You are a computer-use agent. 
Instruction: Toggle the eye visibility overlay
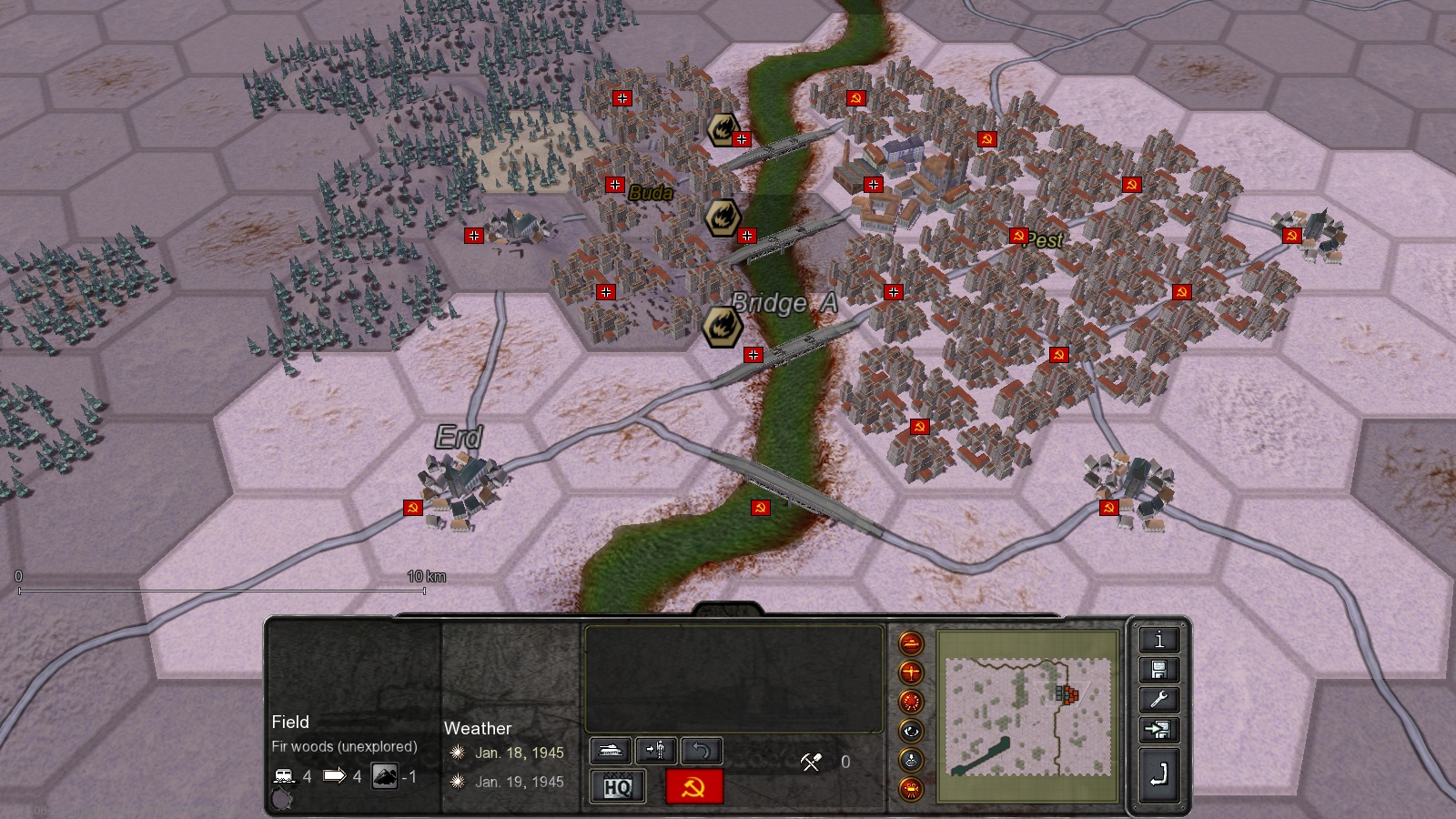pyautogui.click(x=911, y=731)
